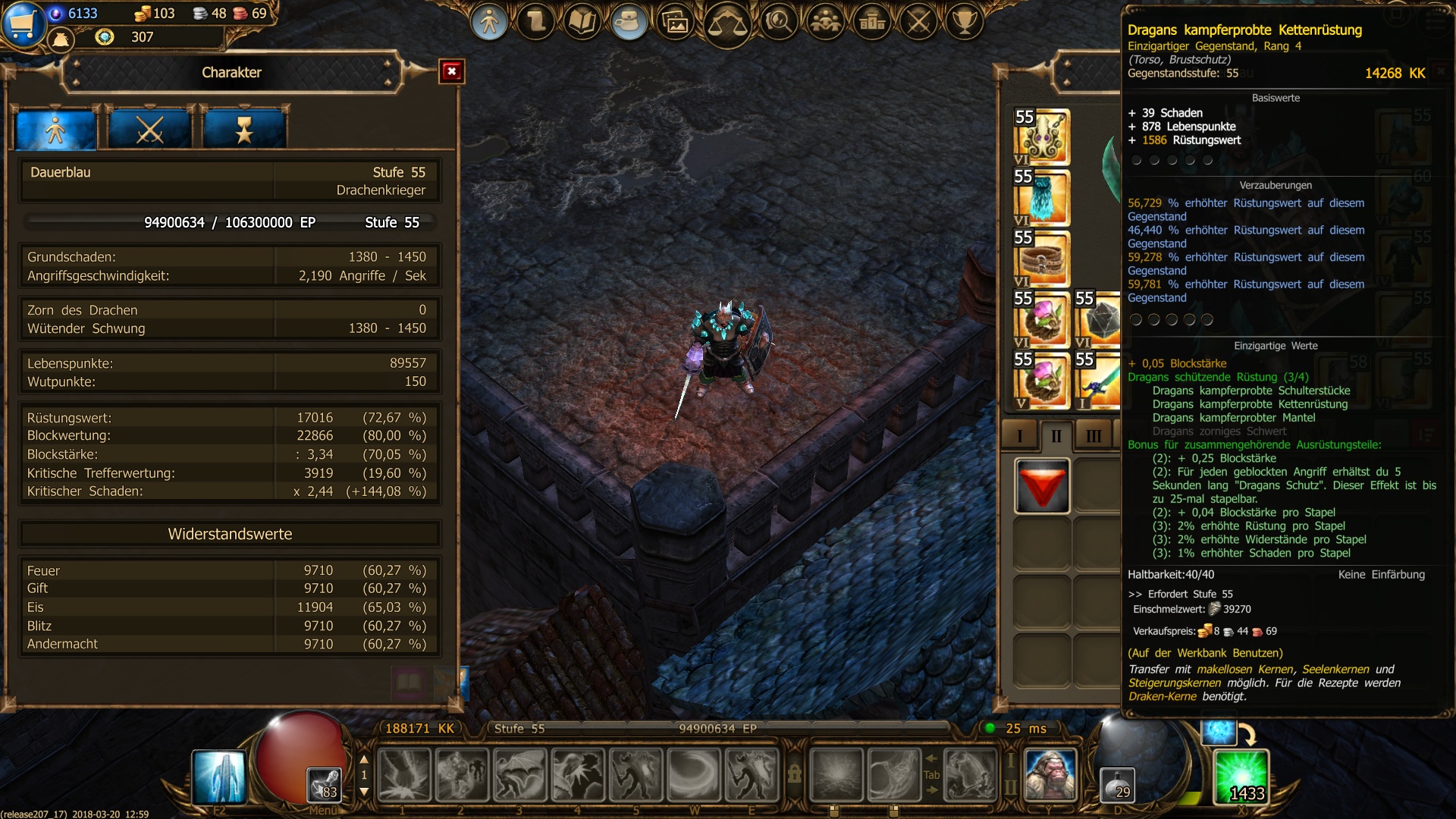This screenshot has width=1456, height=819.
Task: Switch to inventory bag tab III
Action: point(1094,436)
